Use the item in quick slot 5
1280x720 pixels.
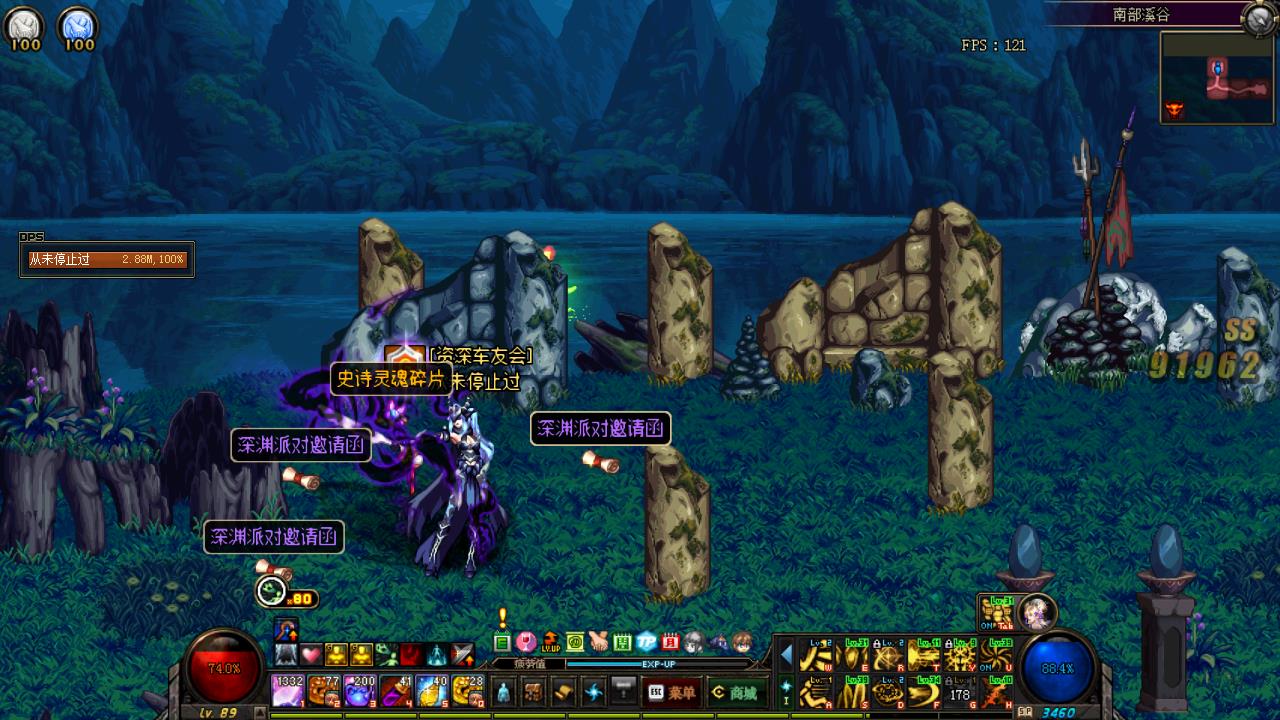(431, 691)
